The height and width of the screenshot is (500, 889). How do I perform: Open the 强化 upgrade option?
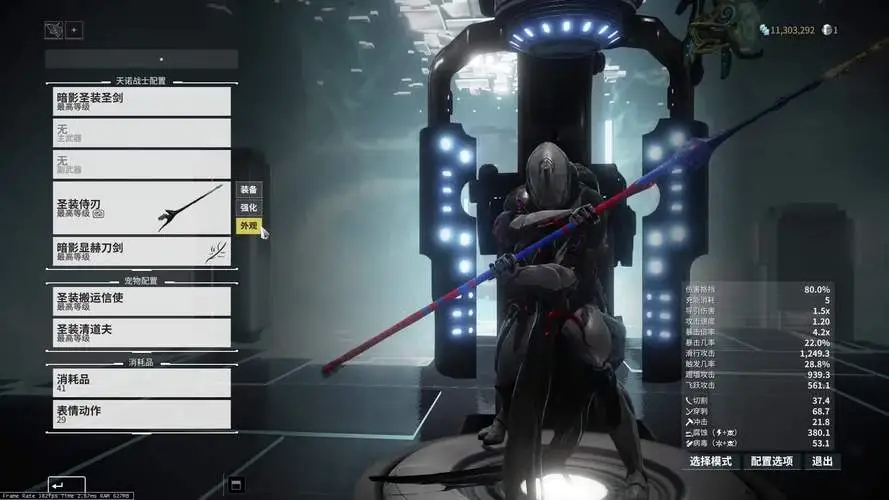(247, 208)
